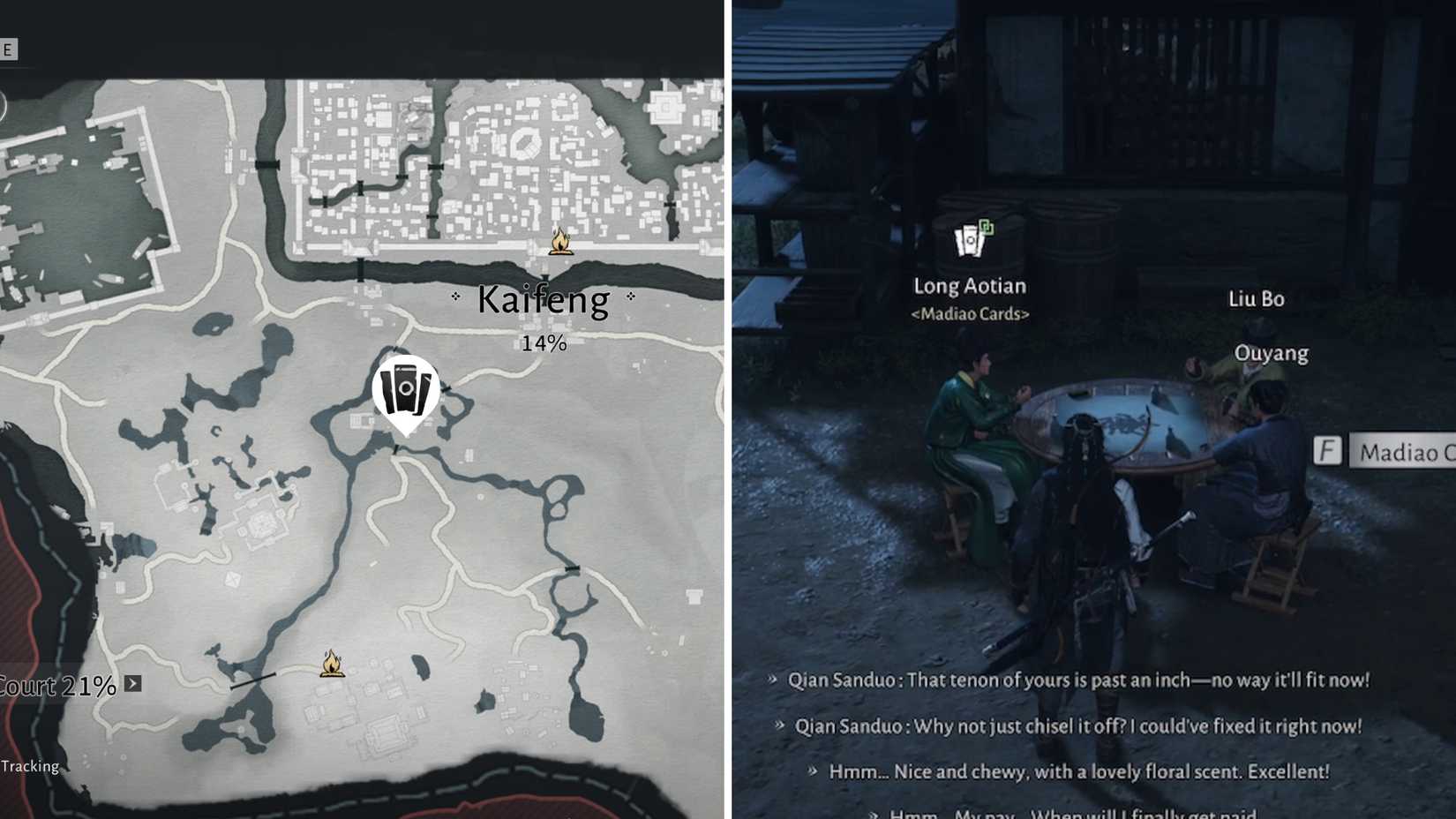Click the green badge on Long Aotian's cards icon

pyautogui.click(x=987, y=225)
